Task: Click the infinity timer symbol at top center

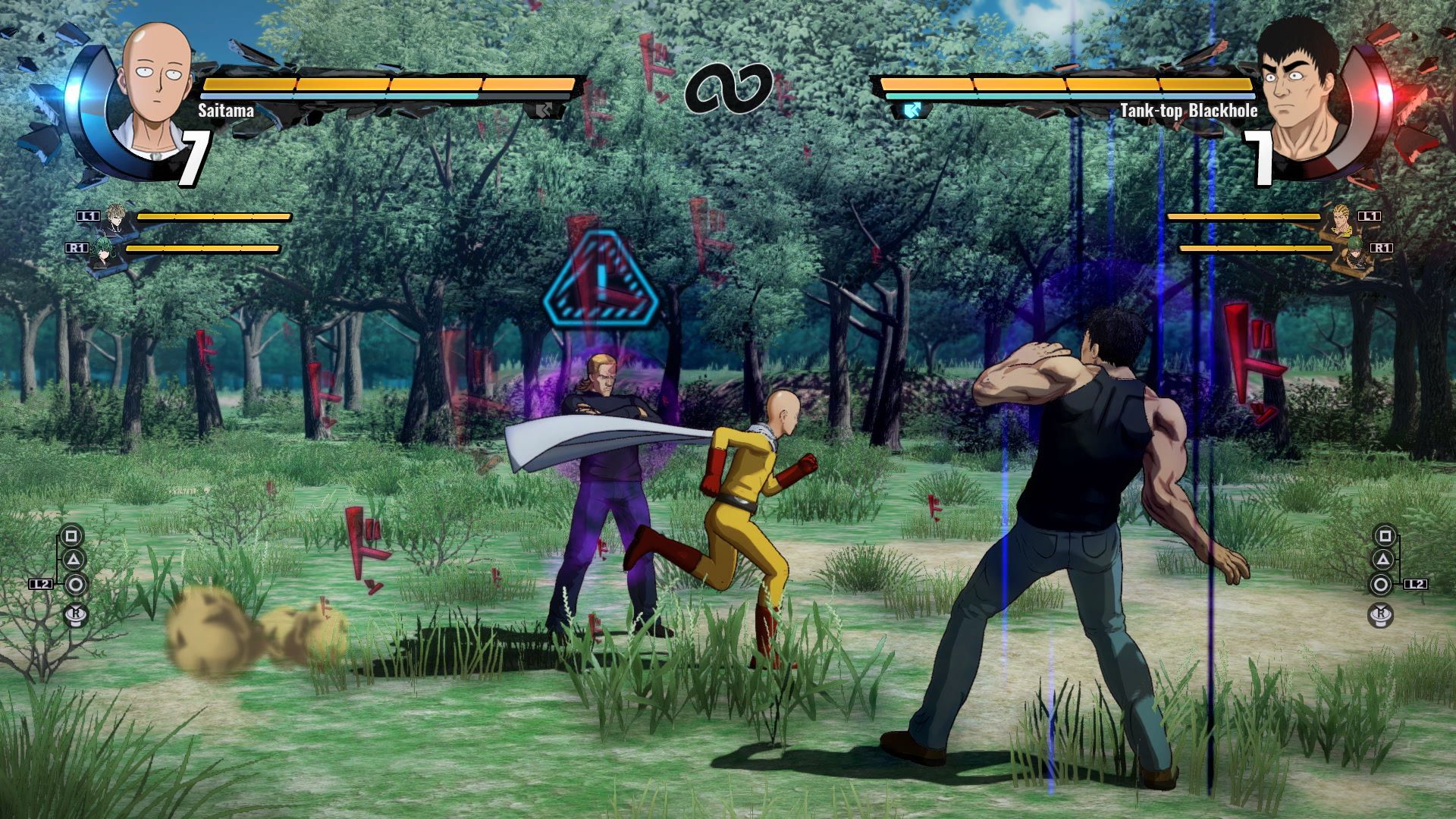Action: pyautogui.click(x=729, y=91)
